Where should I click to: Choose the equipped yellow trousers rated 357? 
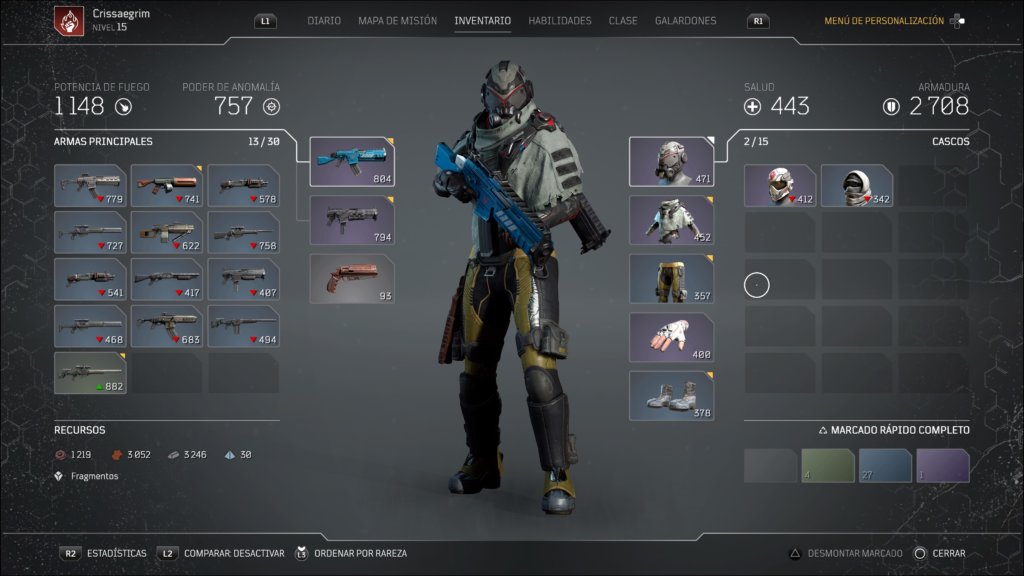[671, 279]
